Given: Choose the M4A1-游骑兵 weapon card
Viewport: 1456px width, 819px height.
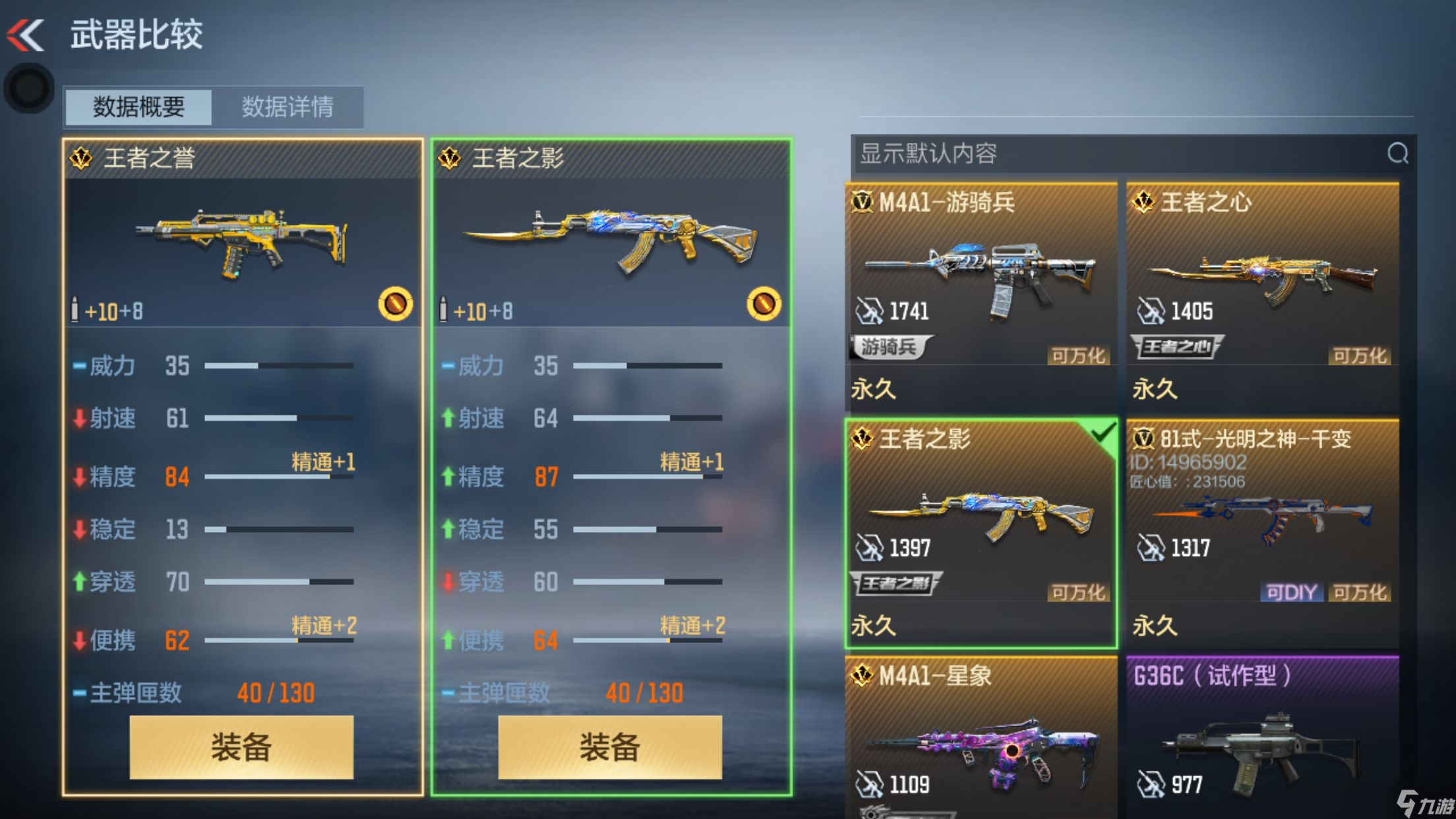Looking at the screenshot, I should pos(981,290).
